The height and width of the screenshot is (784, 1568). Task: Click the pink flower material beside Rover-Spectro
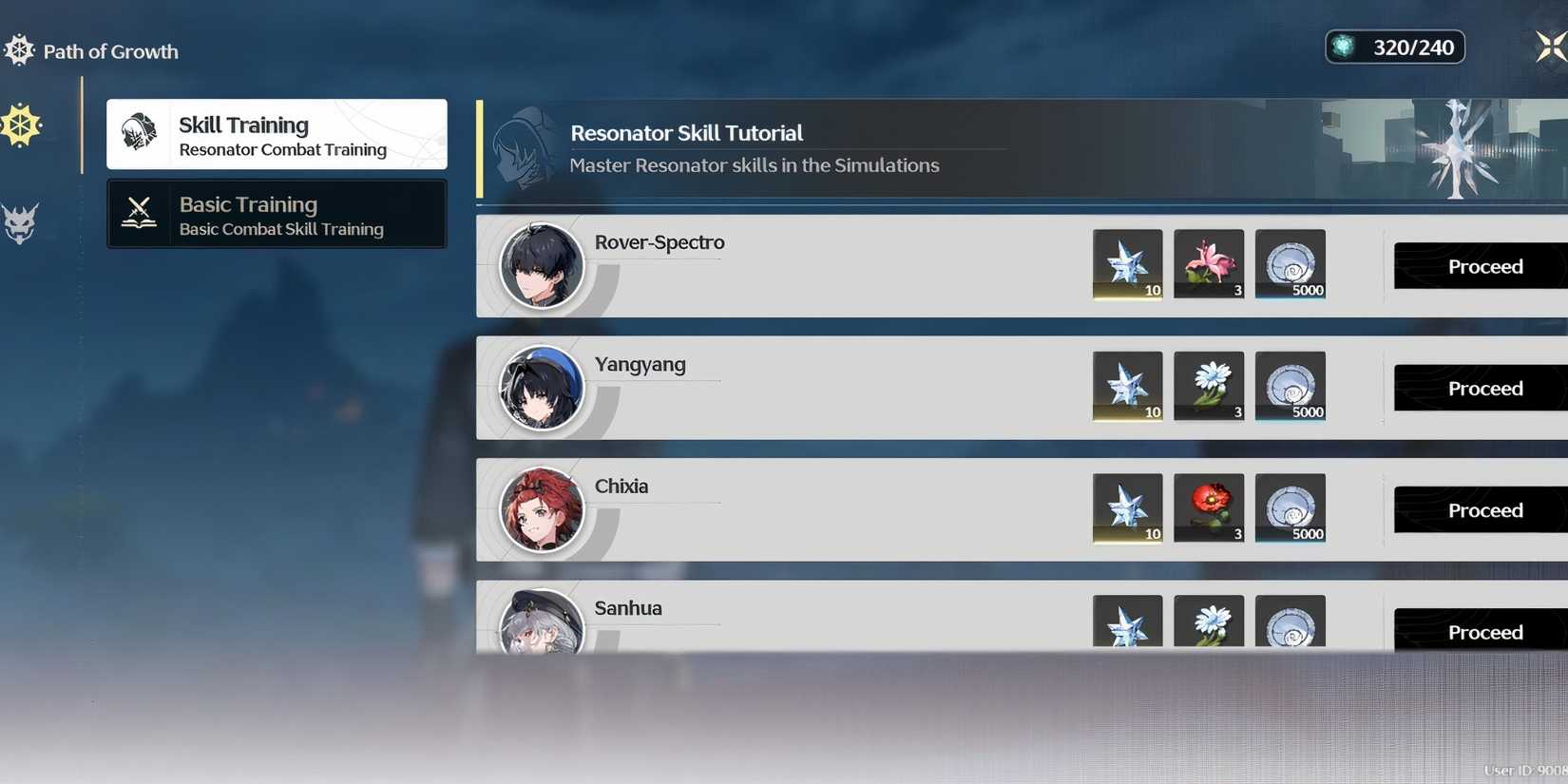point(1208,264)
